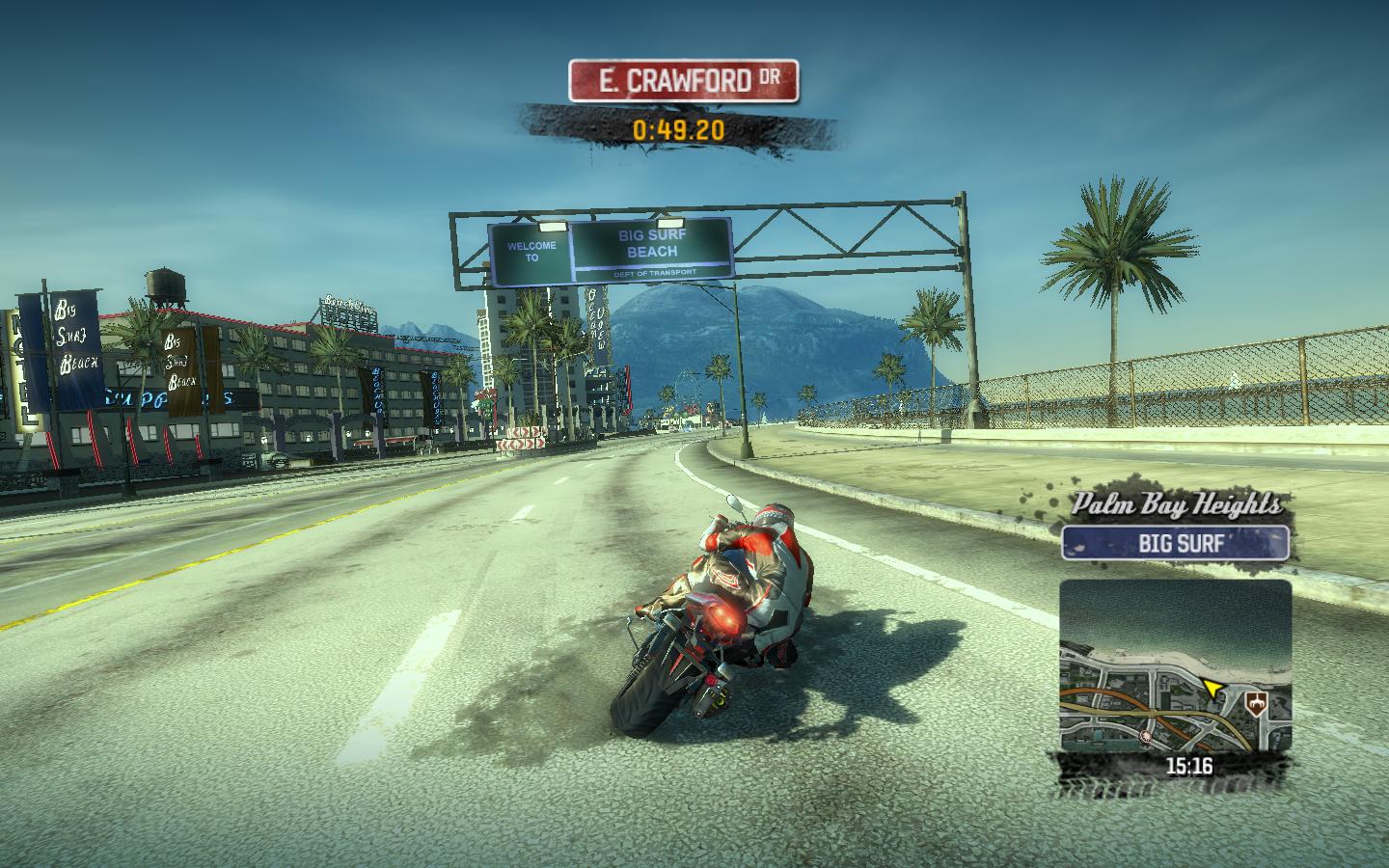Select the brown shield marker on the minimap
This screenshot has height=868, width=1389.
point(1256,703)
